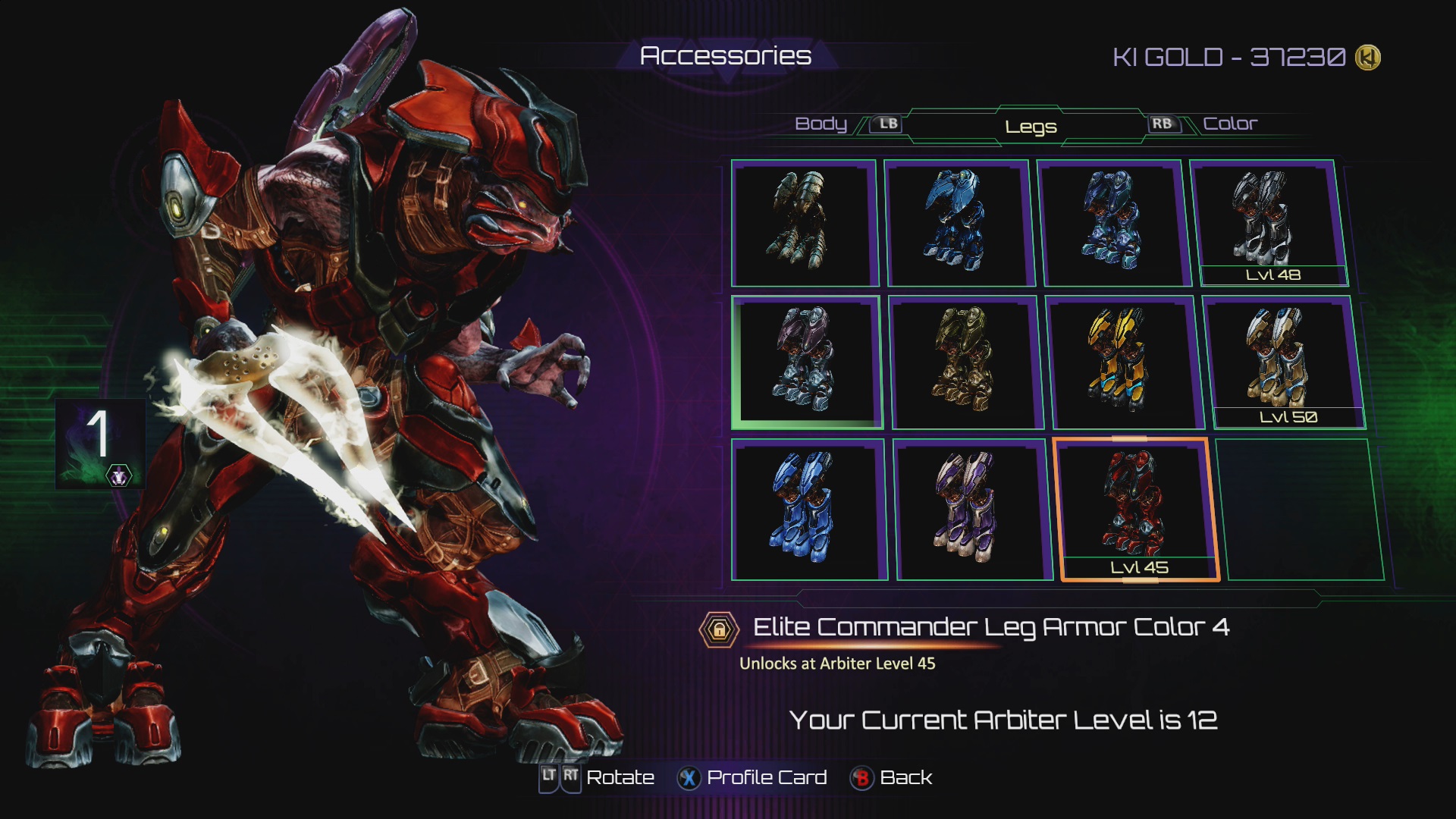Open the Profile Card option
The height and width of the screenshot is (819, 1456).
click(x=766, y=778)
